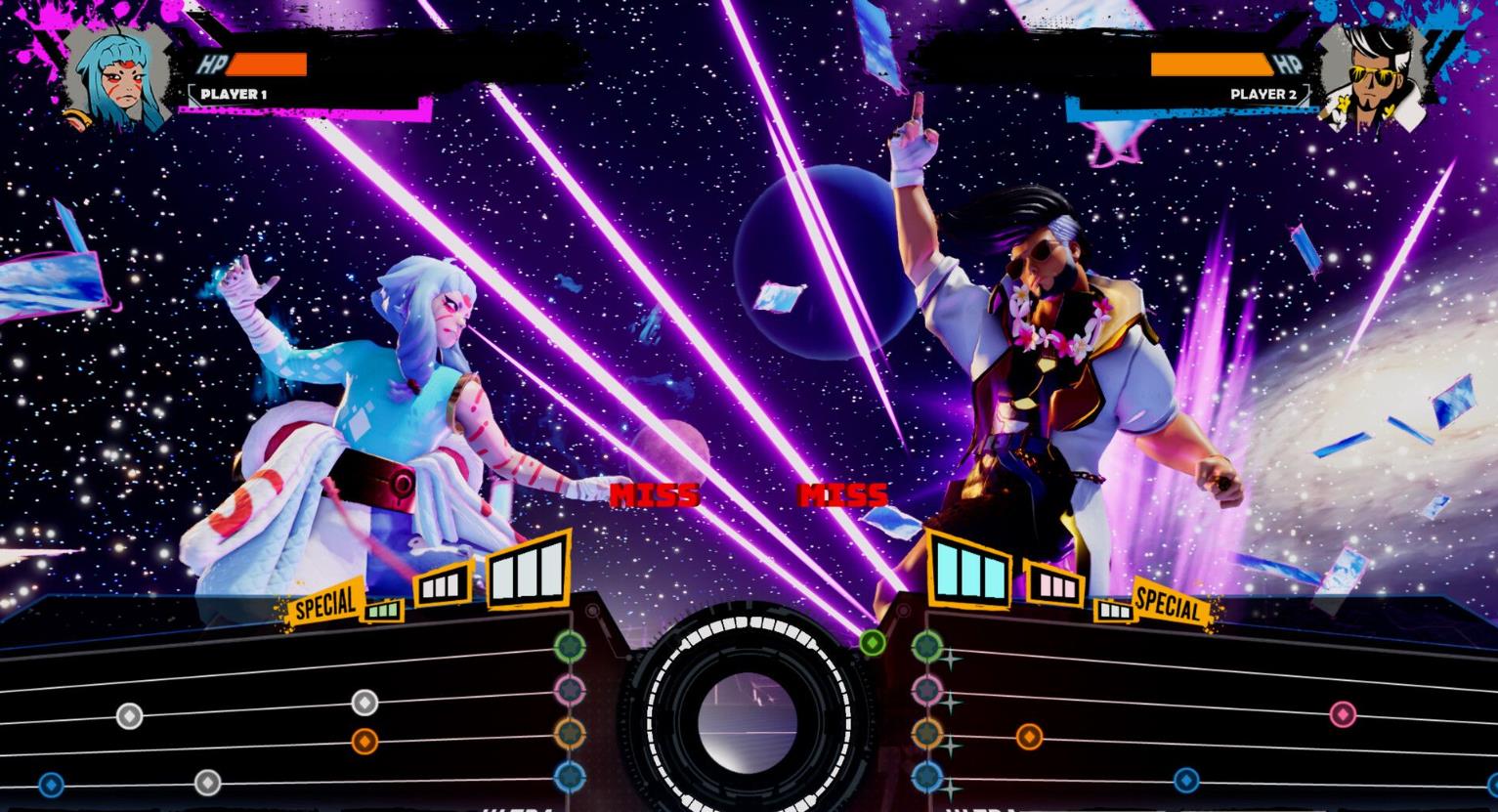This screenshot has width=1498, height=812.
Task: Tap Player 2's orange lane target
Action: click(x=926, y=733)
